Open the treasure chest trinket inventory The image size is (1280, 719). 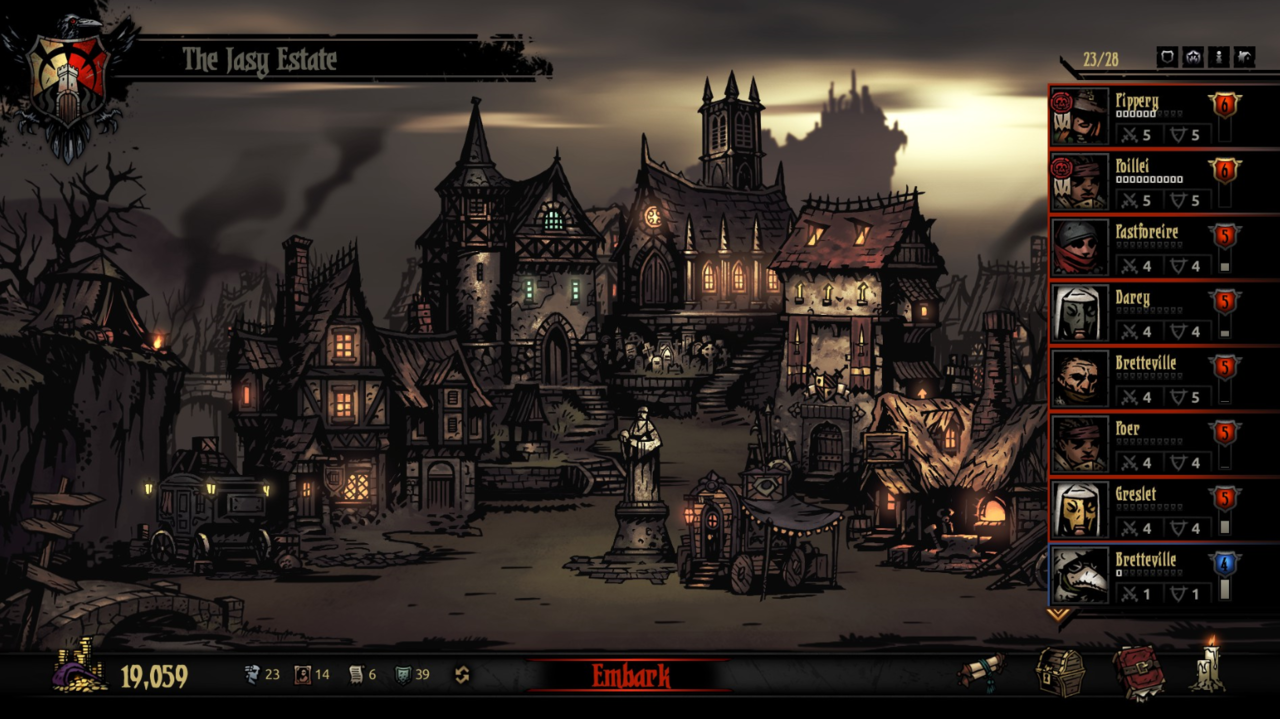(x=1060, y=672)
